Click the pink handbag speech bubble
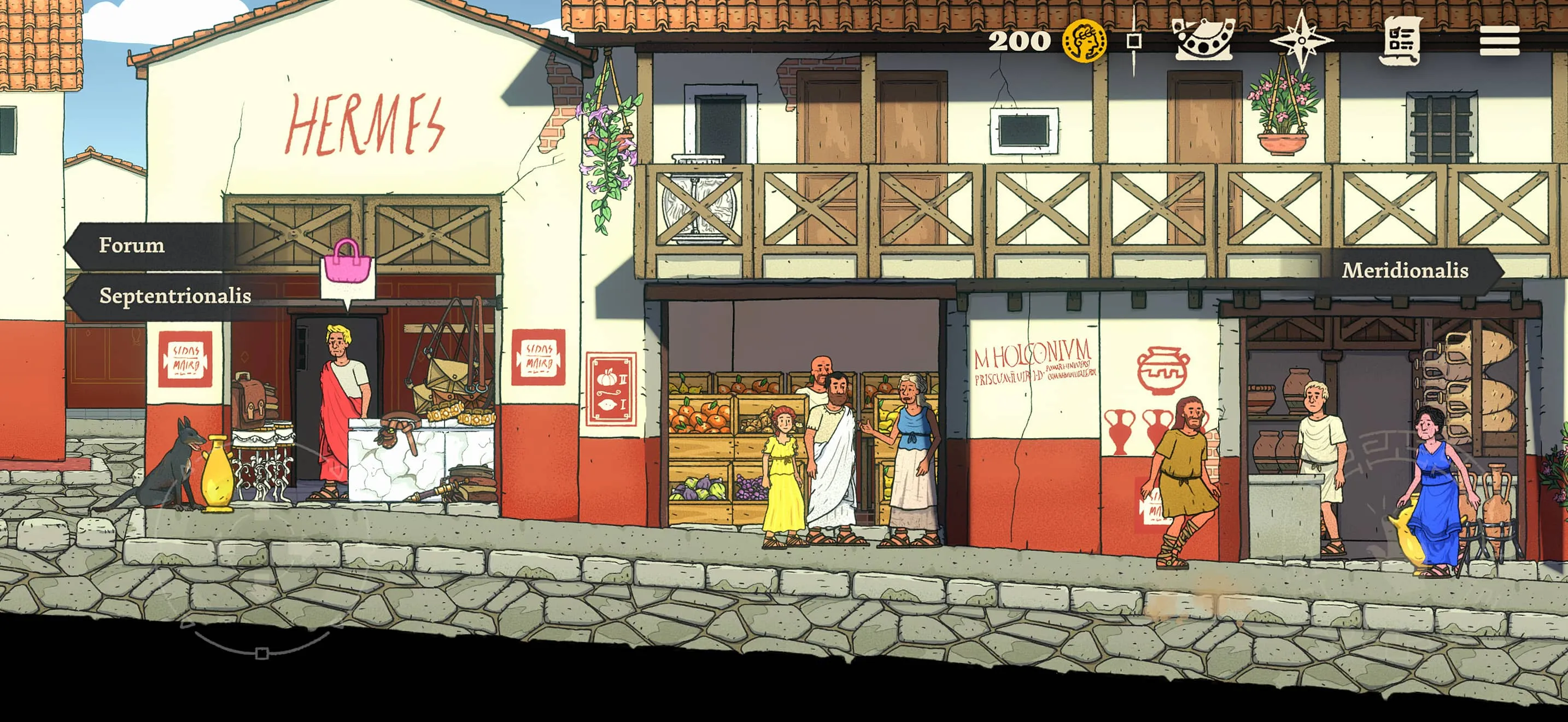This screenshot has width=1568, height=722. coord(347,269)
